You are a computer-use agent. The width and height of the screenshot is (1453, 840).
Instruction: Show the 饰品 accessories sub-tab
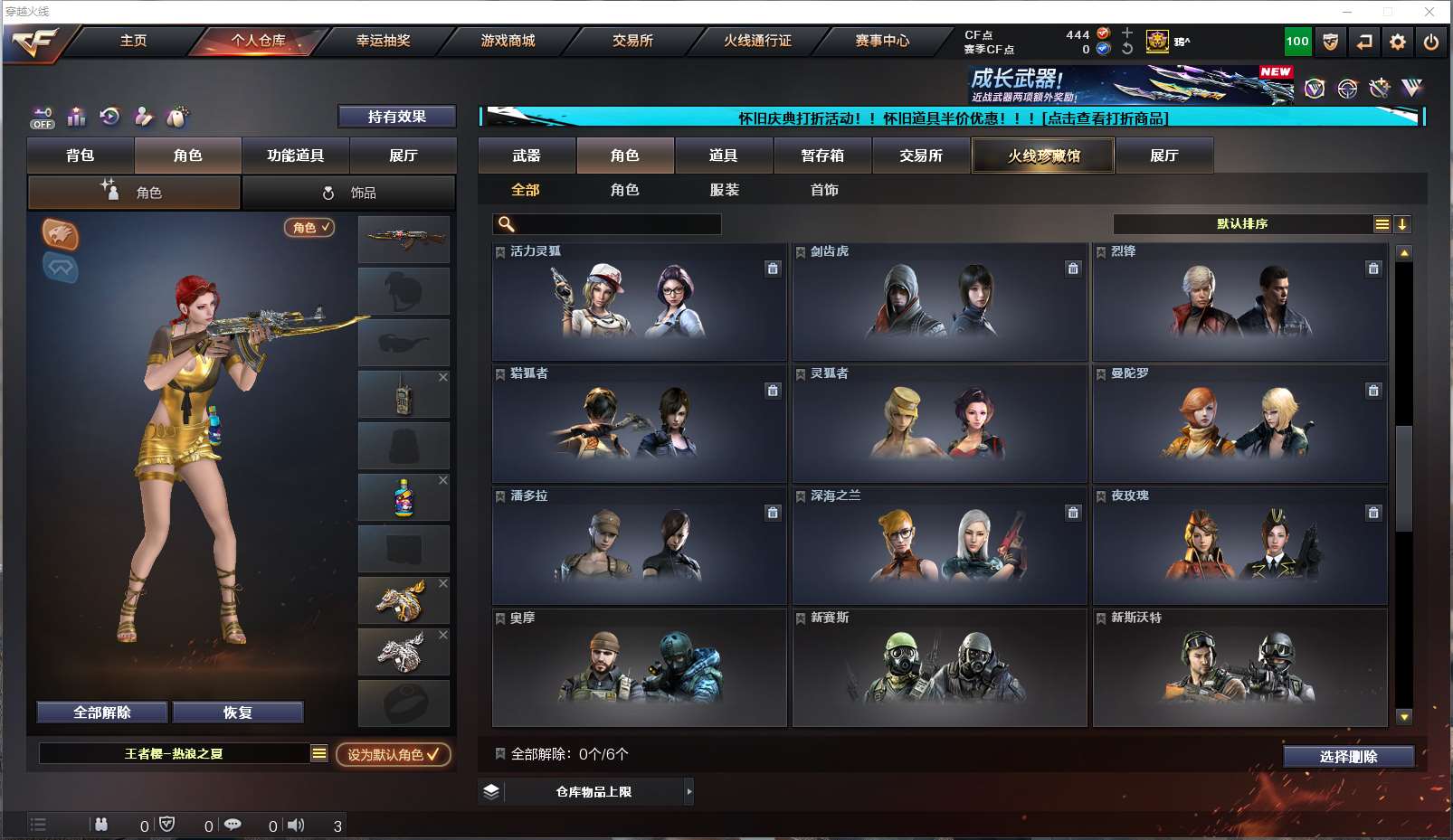pyautogui.click(x=349, y=193)
